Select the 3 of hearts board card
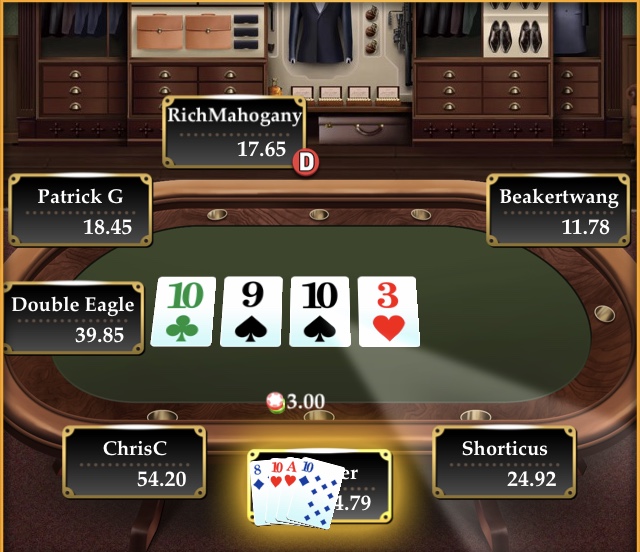The image size is (640, 552). (x=388, y=312)
